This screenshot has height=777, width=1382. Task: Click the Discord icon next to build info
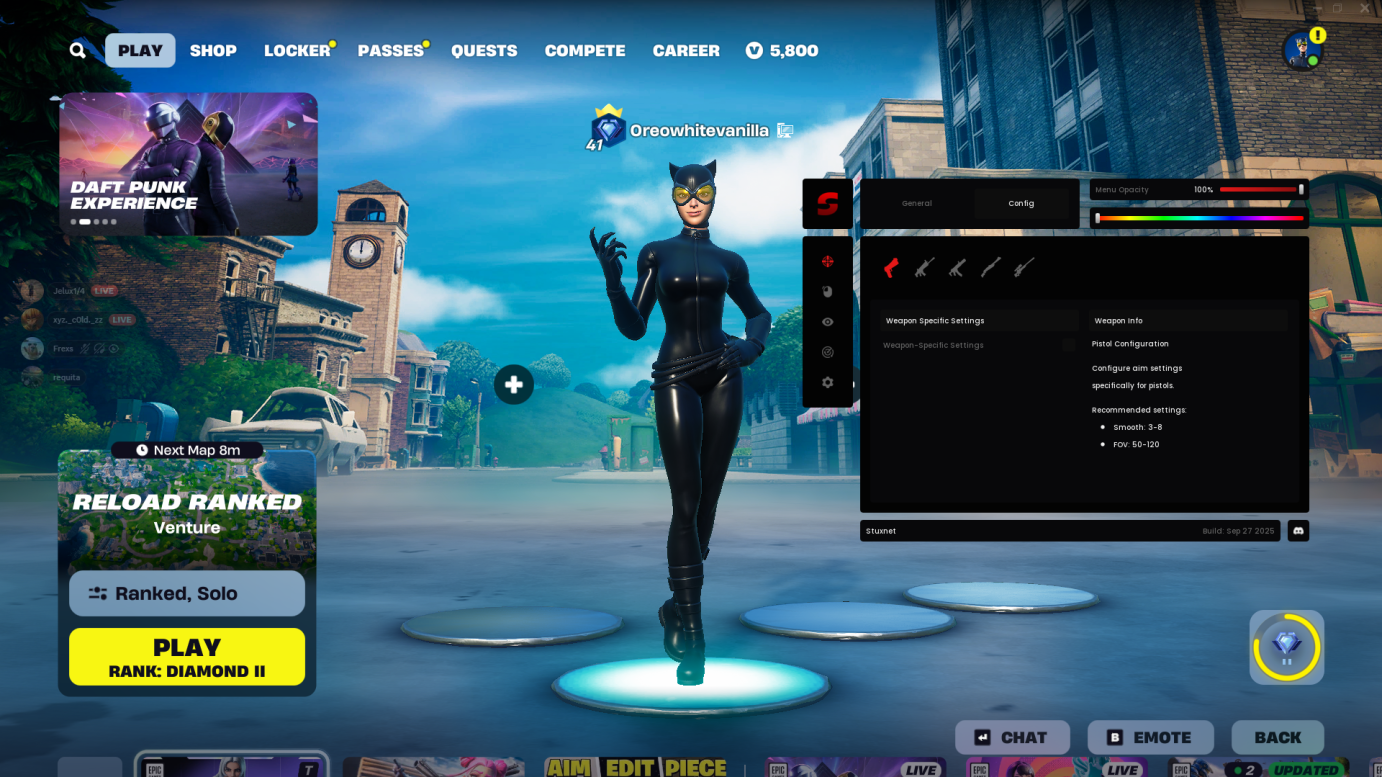(1297, 530)
